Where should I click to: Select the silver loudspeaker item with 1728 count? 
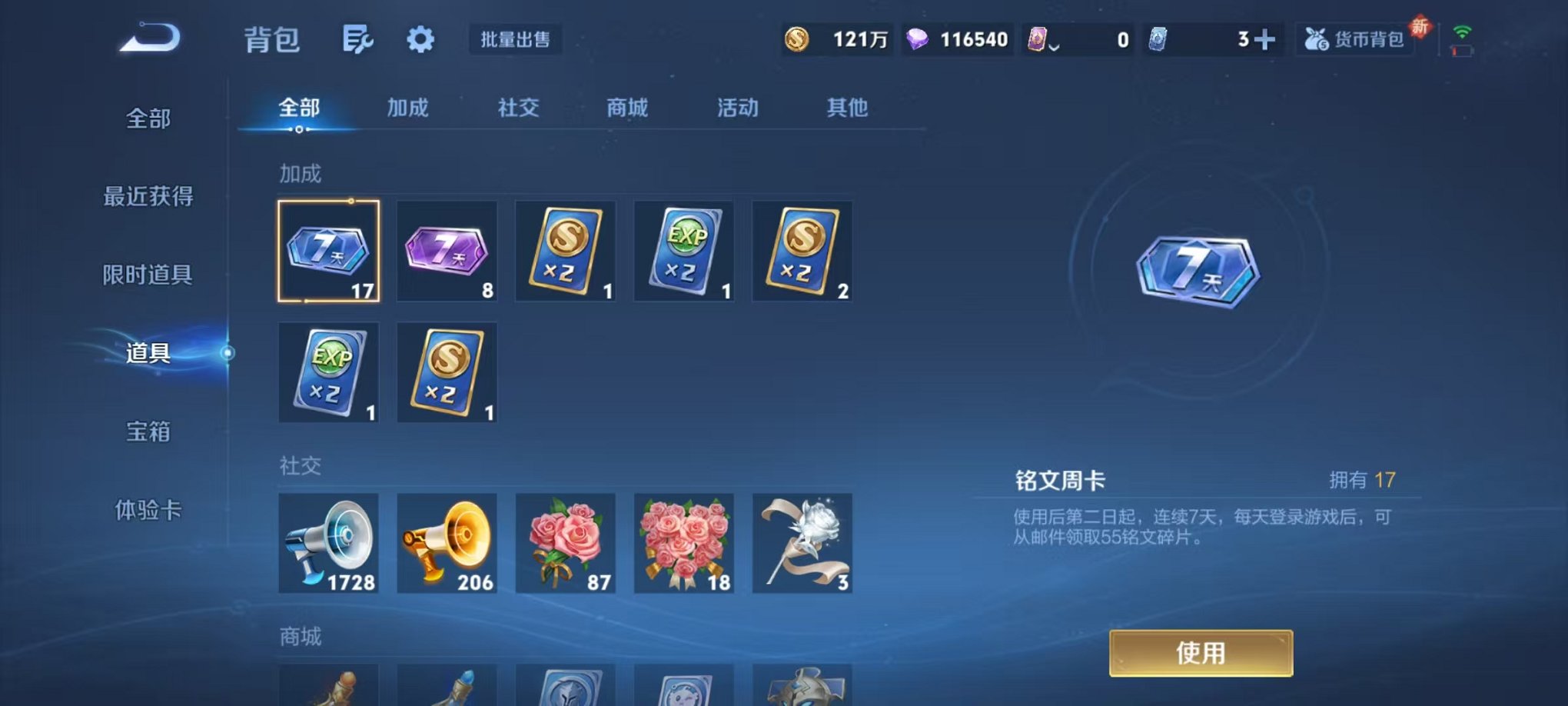329,542
